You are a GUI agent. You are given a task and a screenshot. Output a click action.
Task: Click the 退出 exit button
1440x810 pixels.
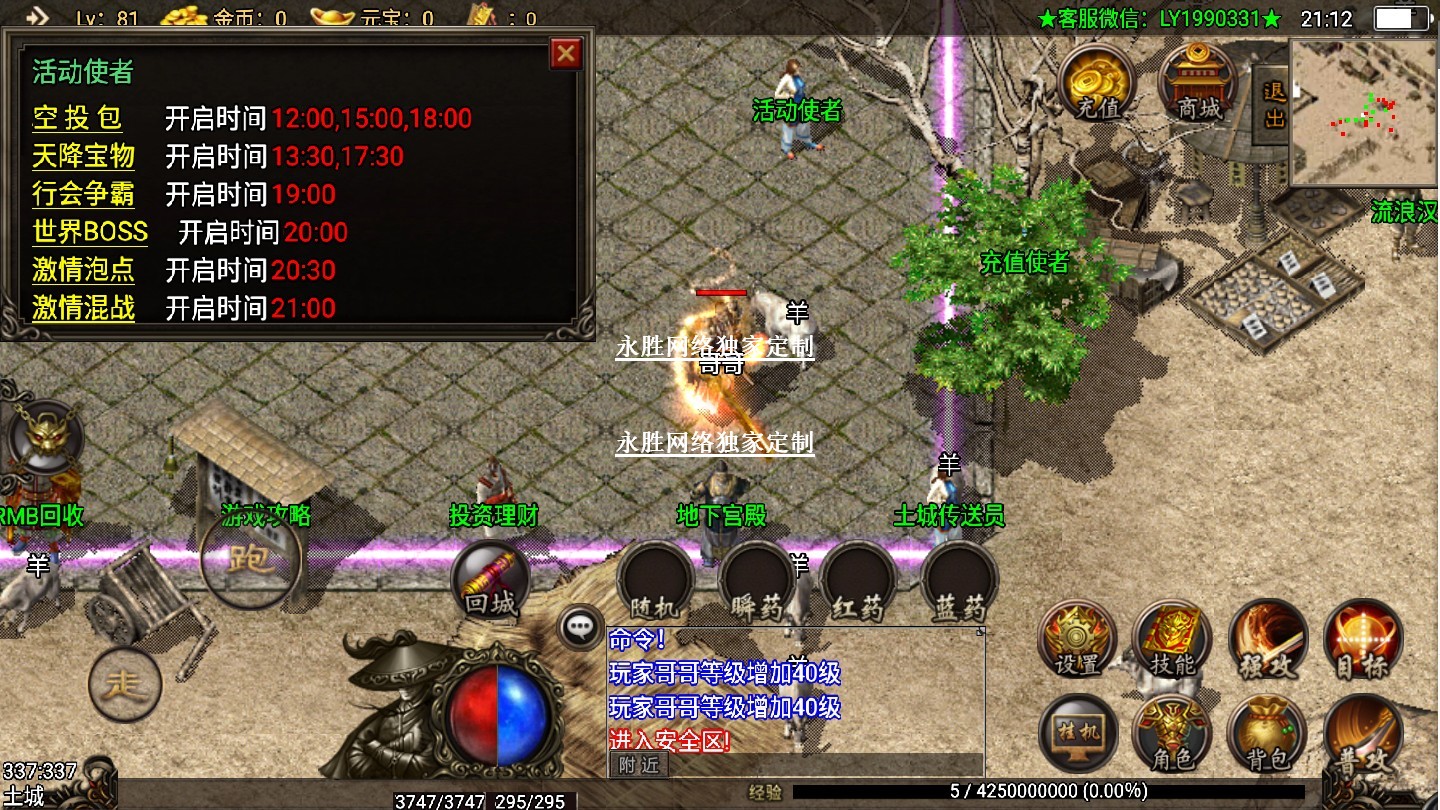[1273, 104]
